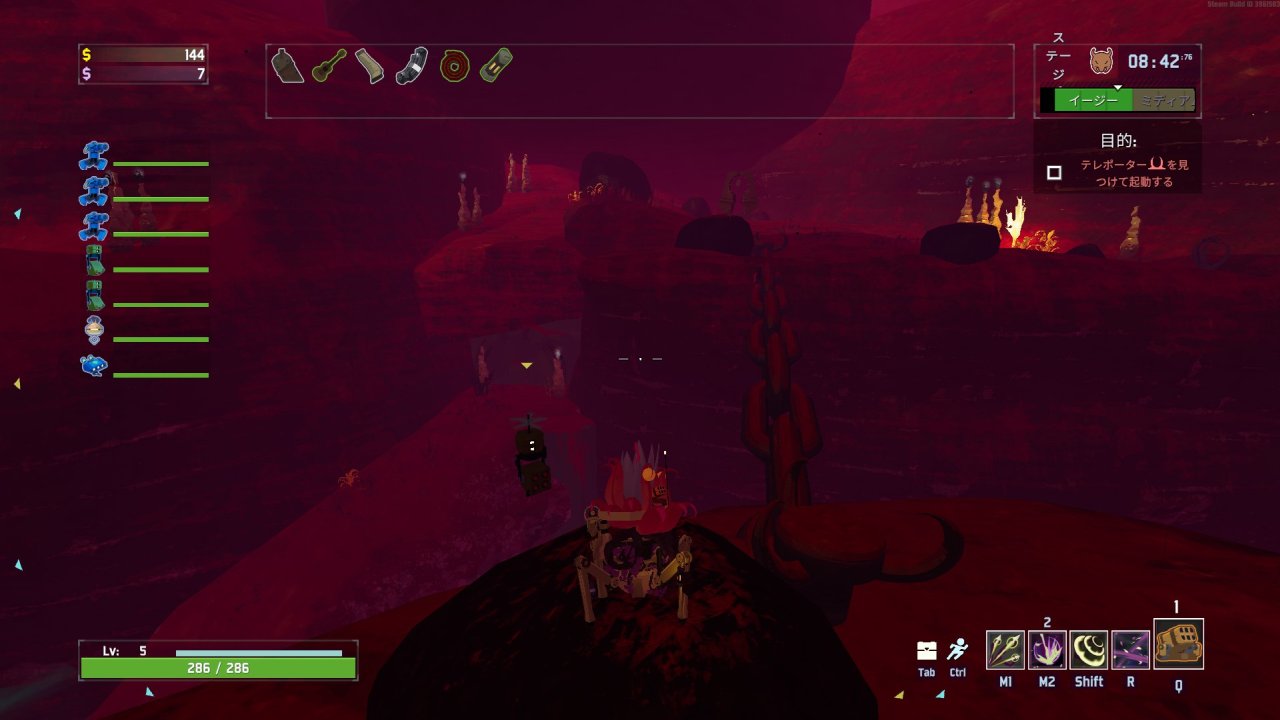Trigger the crescent utility skill (Shift)
The width and height of the screenshot is (1280, 720).
1089,650
